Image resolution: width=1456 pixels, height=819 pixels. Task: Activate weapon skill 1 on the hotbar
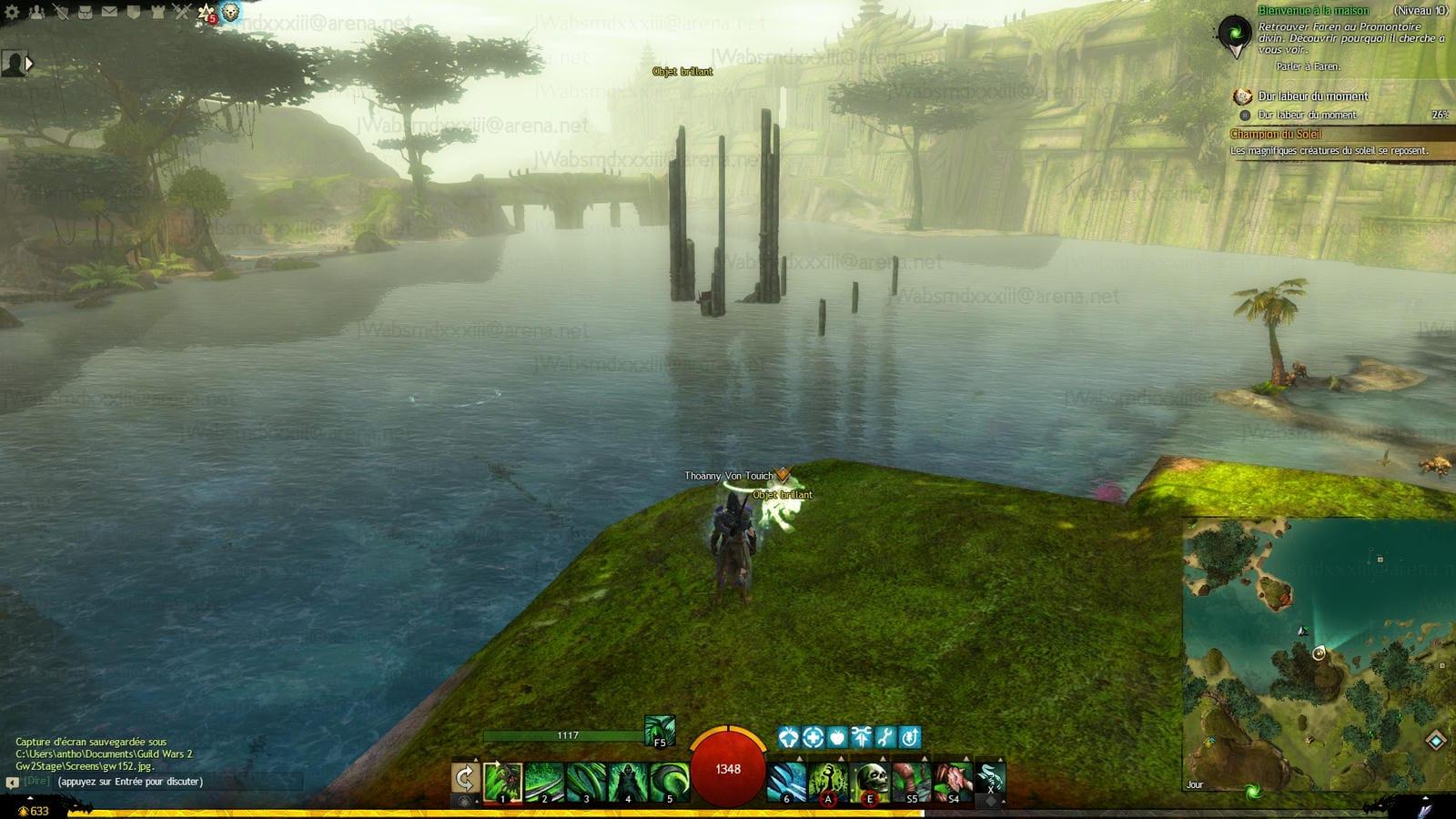[502, 782]
